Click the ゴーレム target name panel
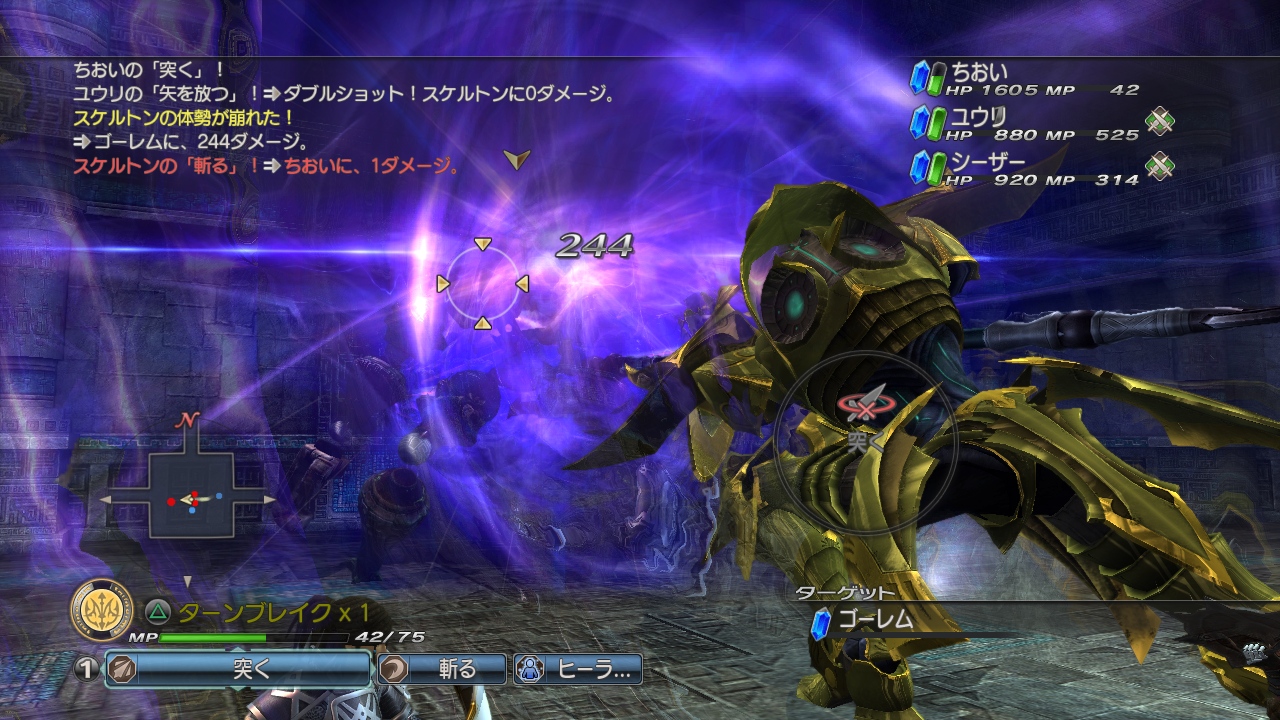1280x720 pixels. click(x=900, y=620)
